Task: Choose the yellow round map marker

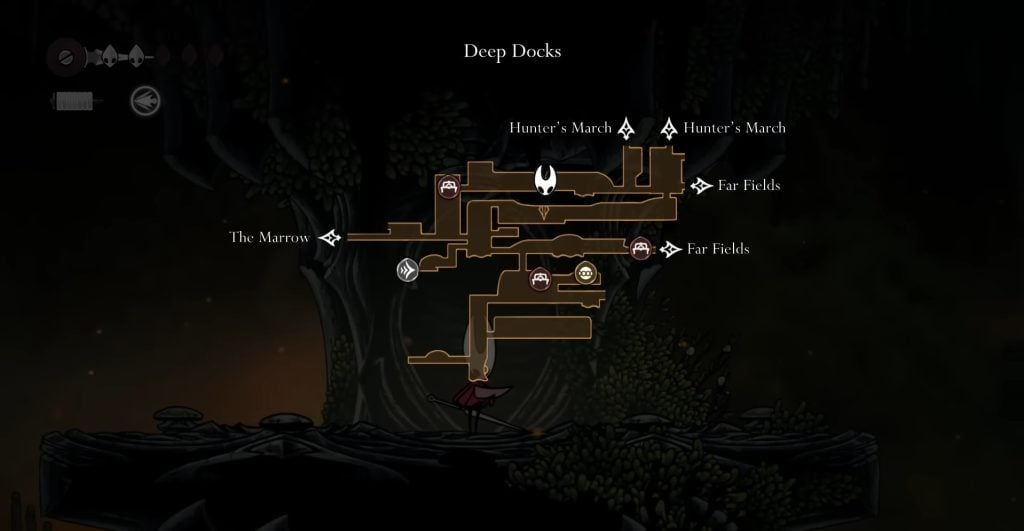Action: (586, 273)
